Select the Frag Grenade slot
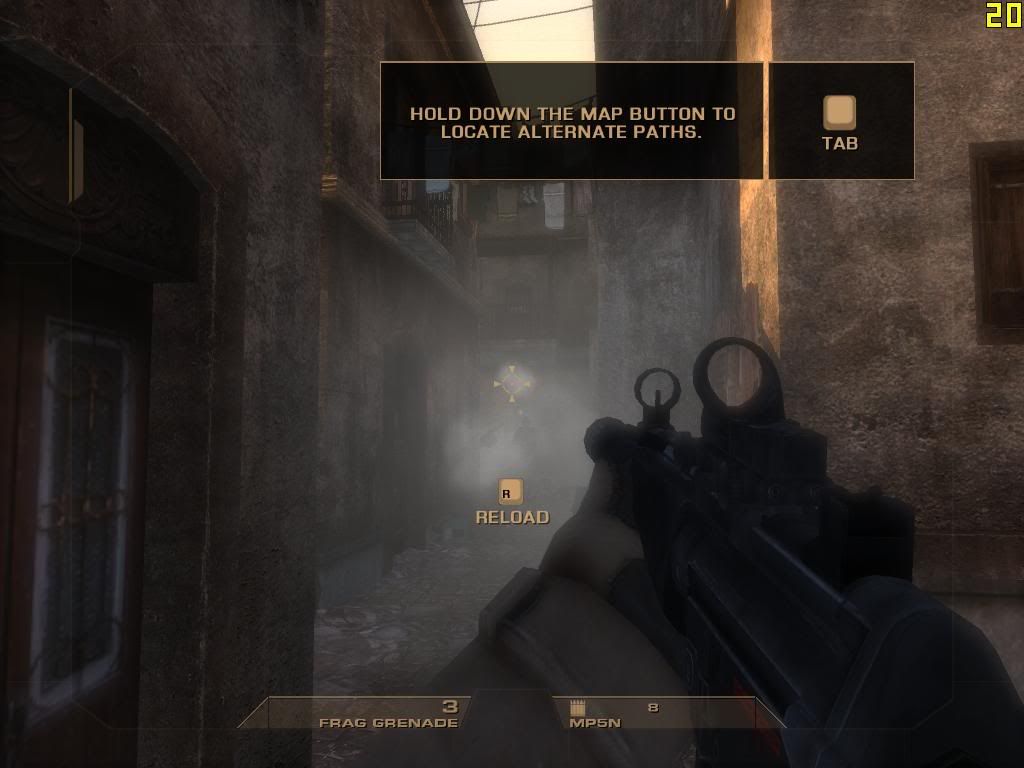Viewport: 1024px width, 768px height. pyautogui.click(x=388, y=714)
